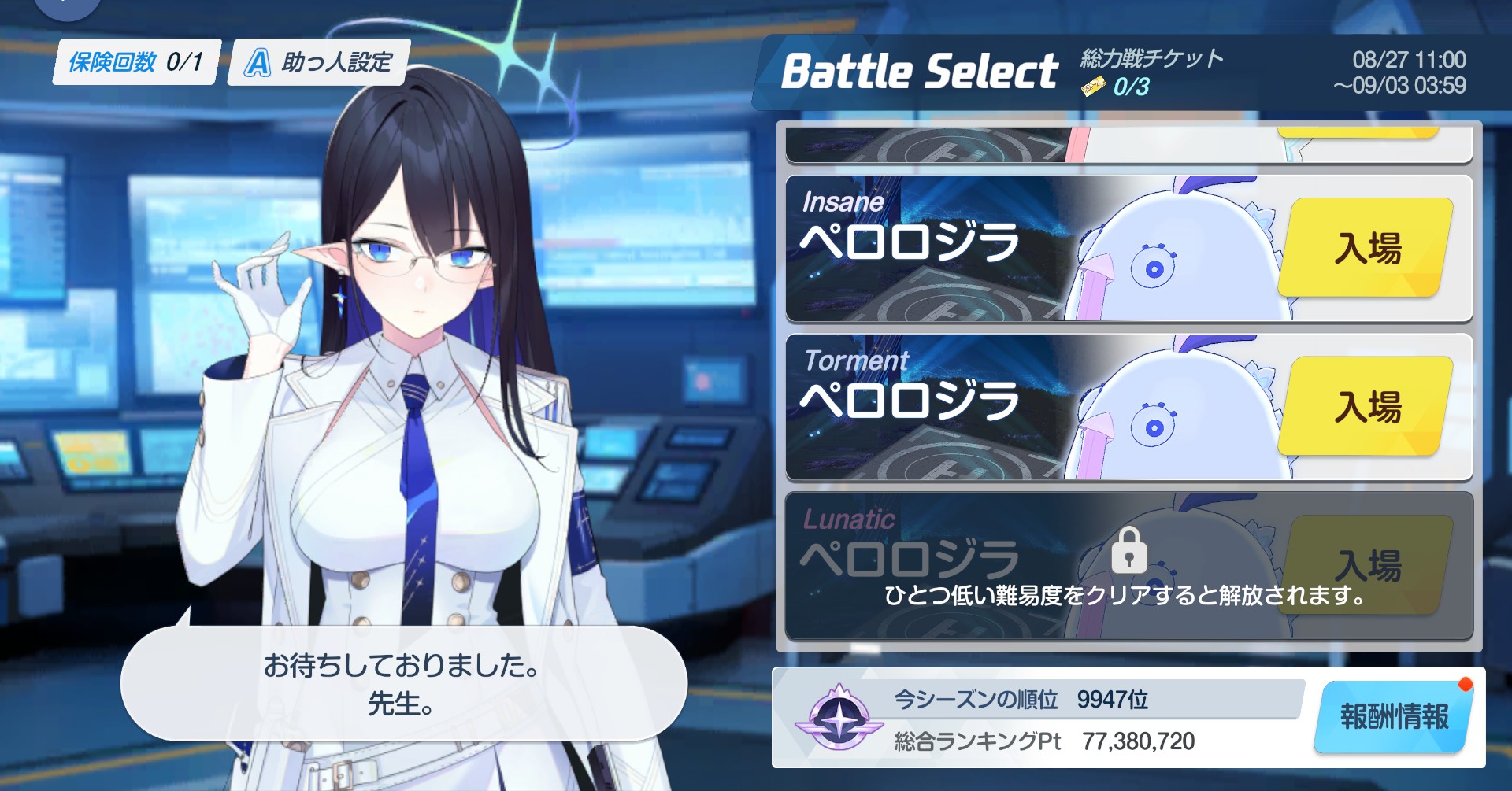This screenshot has width=1512, height=791.
Task: Open 助っ人設定 assist settings
Action: (319, 62)
